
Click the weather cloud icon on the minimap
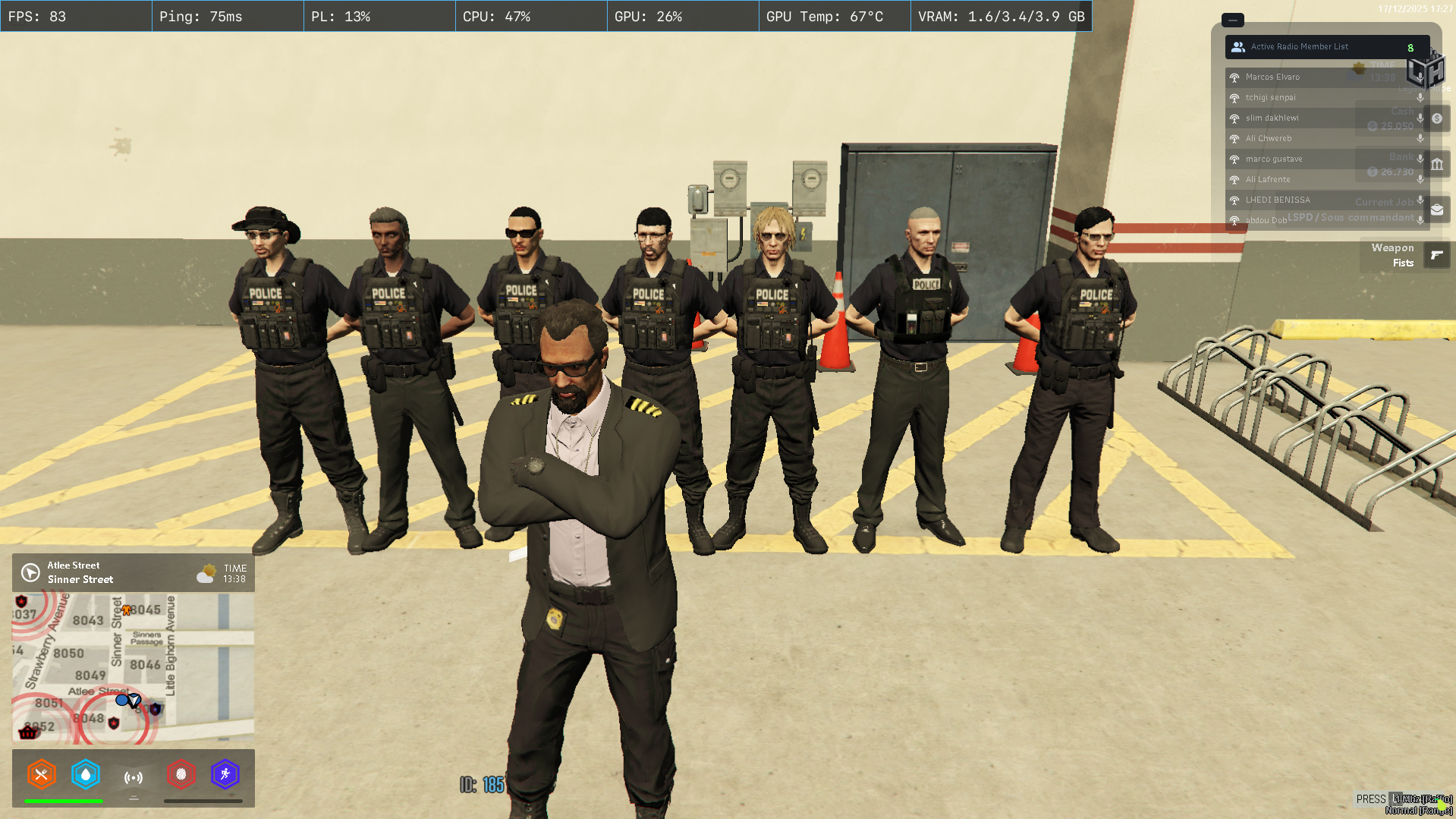click(x=206, y=573)
